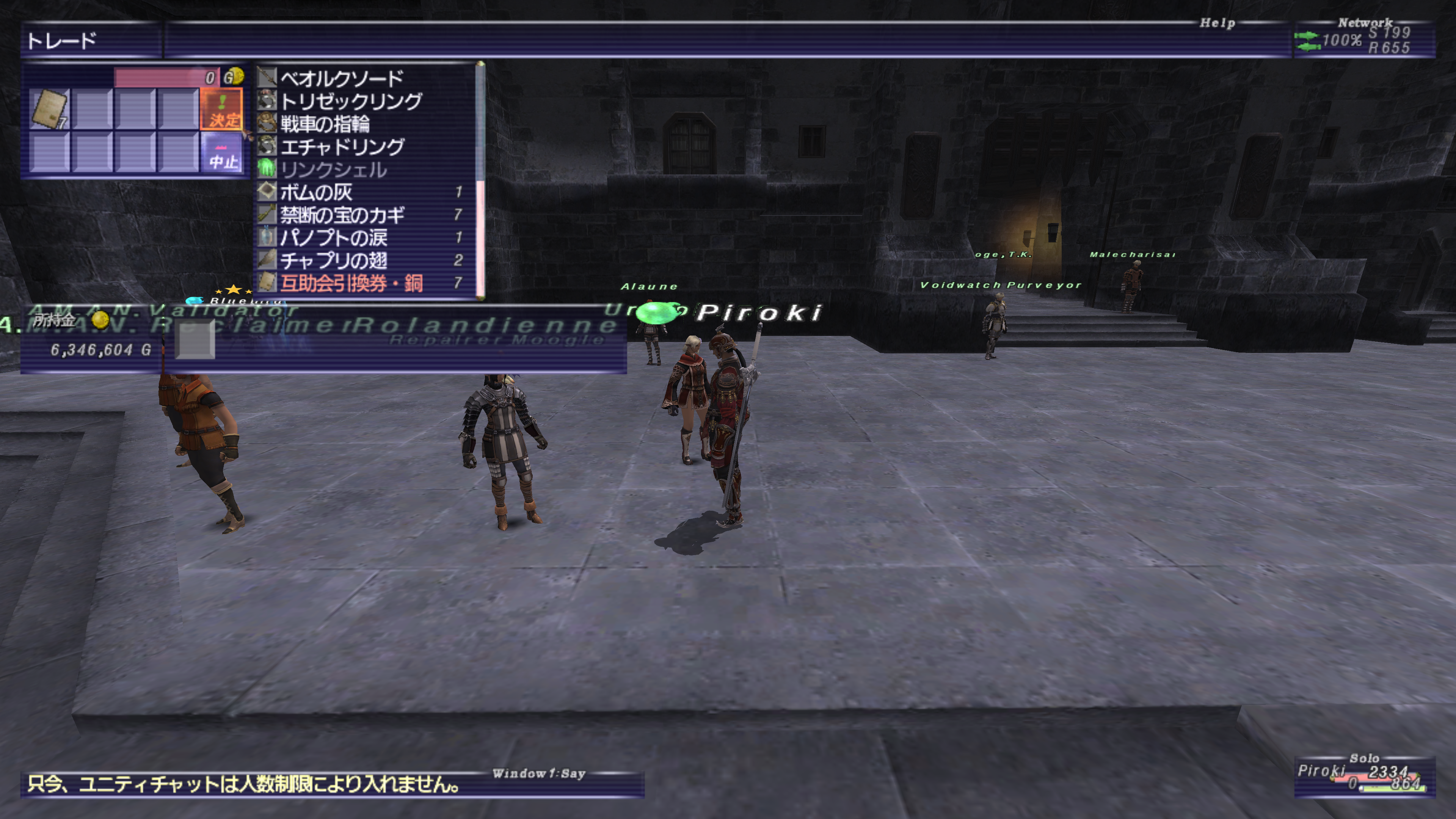The image size is (1456, 819).
Task: Select トリゼックリング in the item list
Action: [x=350, y=101]
